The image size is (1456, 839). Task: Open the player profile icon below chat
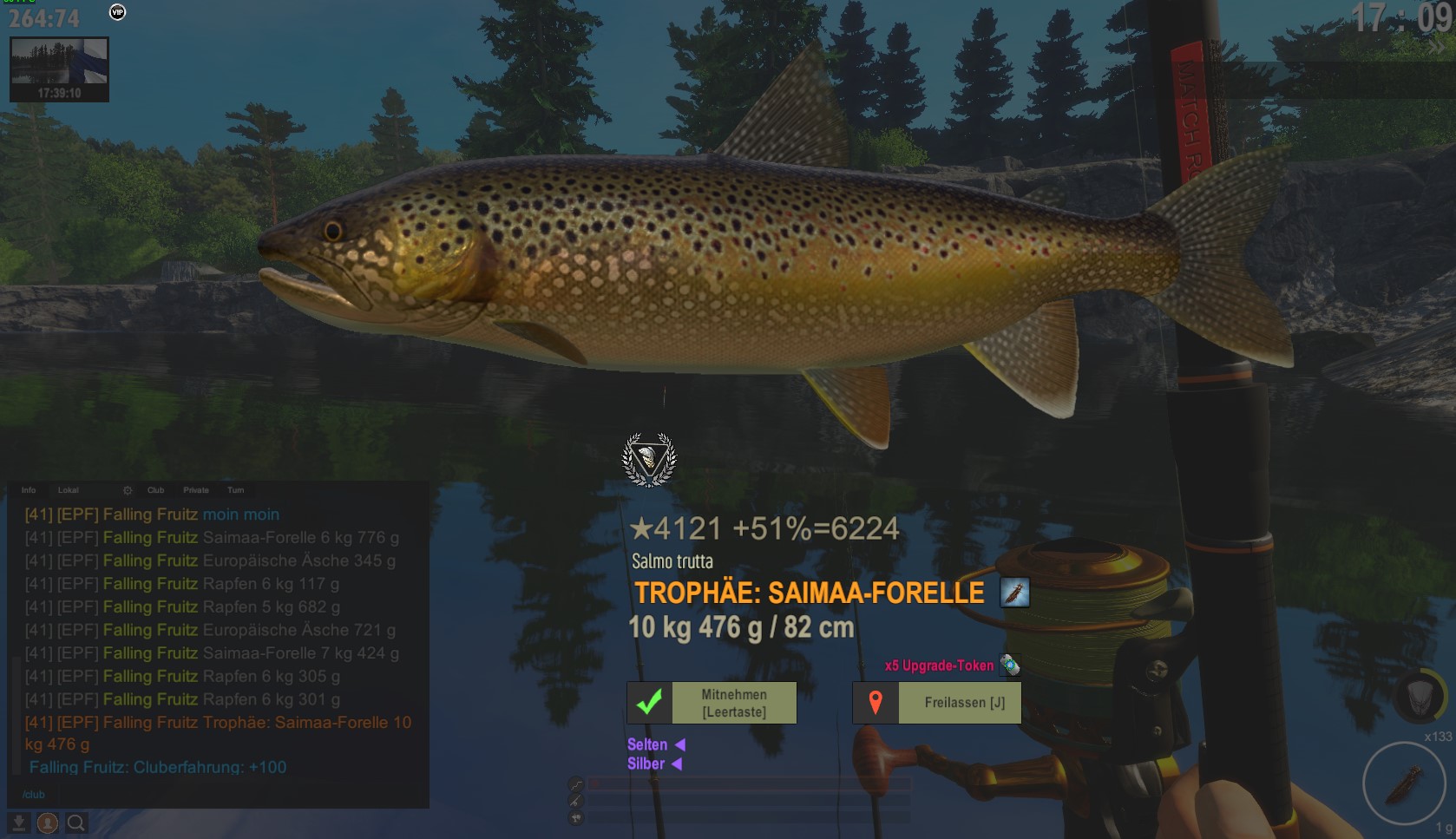(x=48, y=823)
